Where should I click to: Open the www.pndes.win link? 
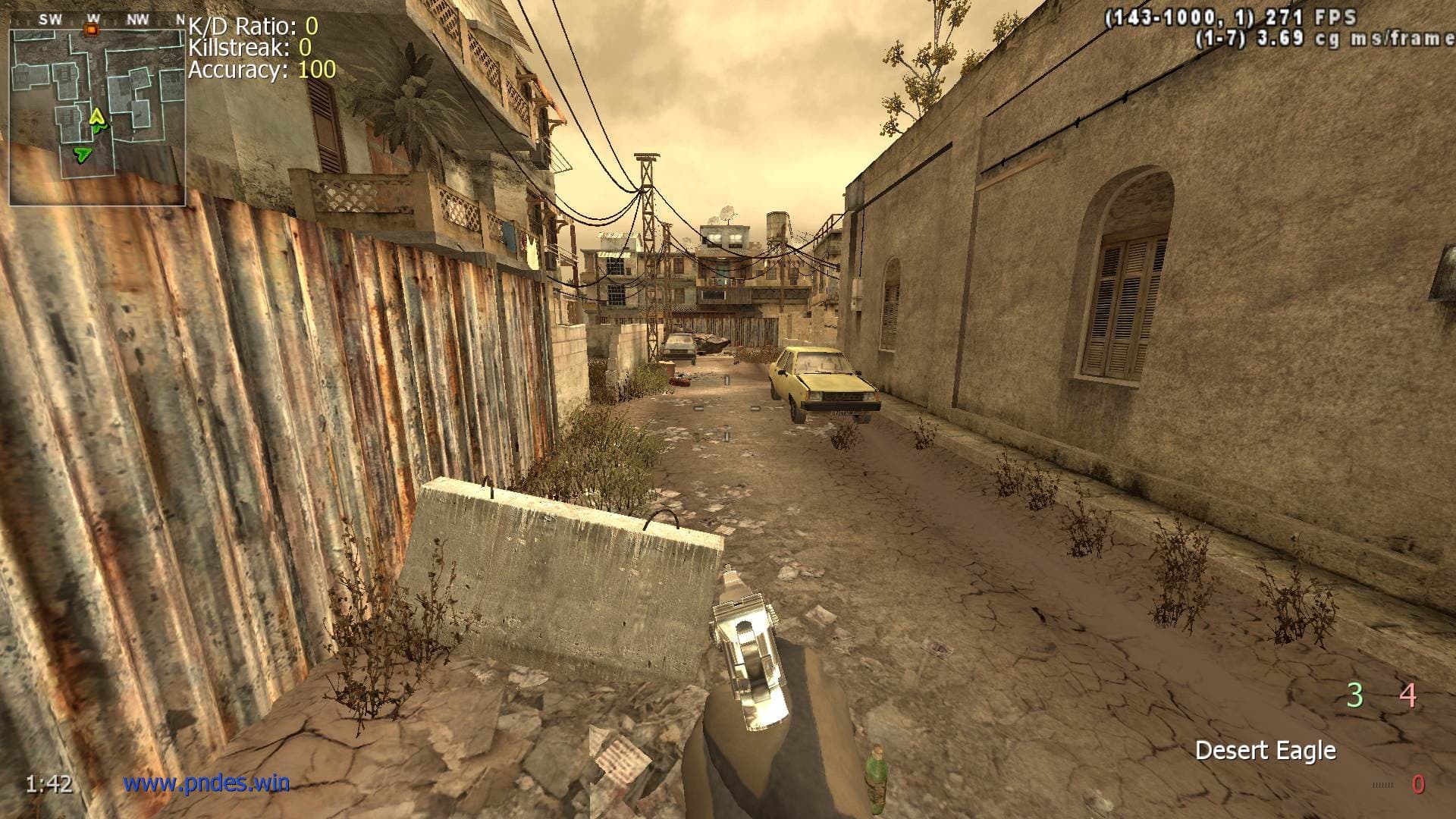click(x=206, y=783)
